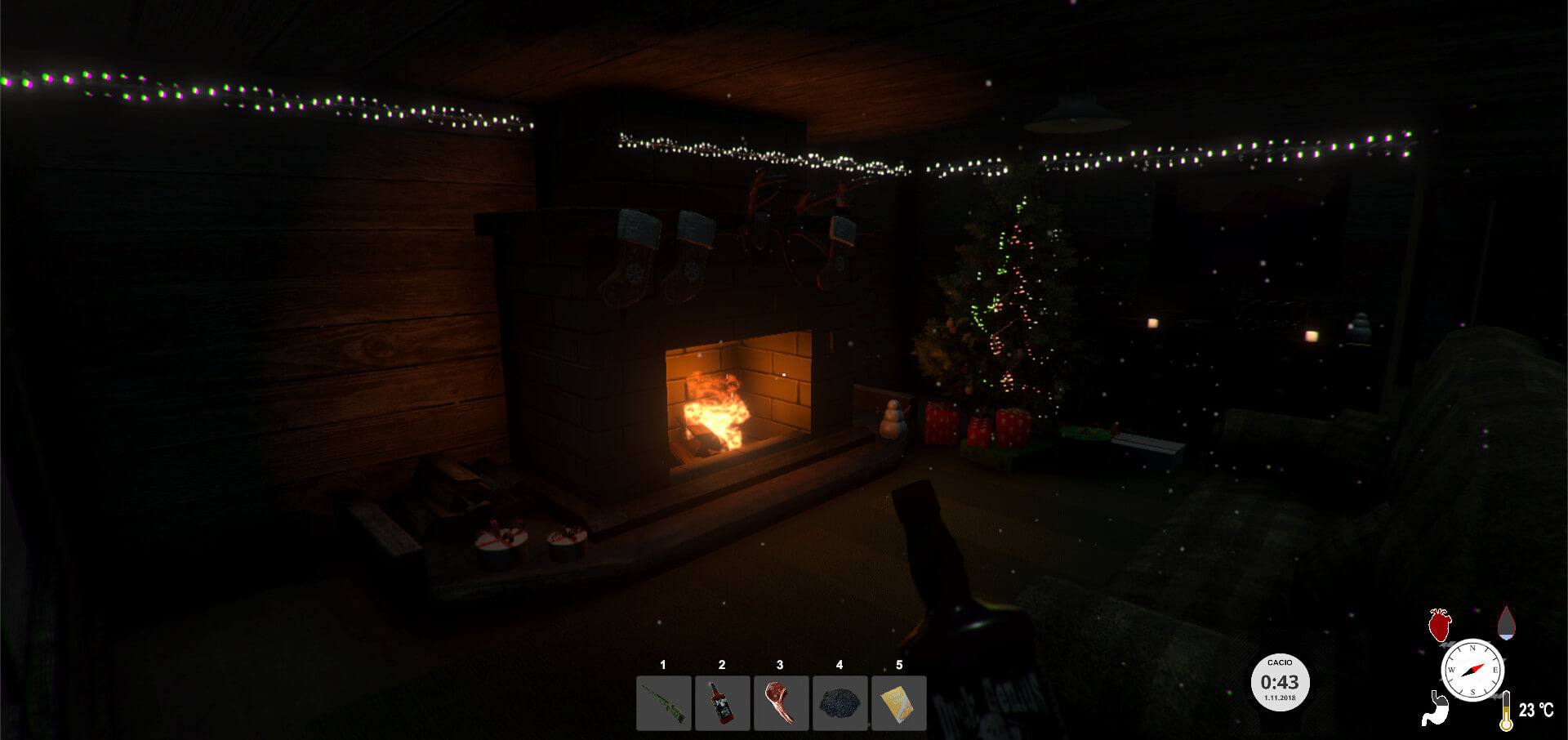Pick the yellow chips bag in slot 5

(x=898, y=702)
